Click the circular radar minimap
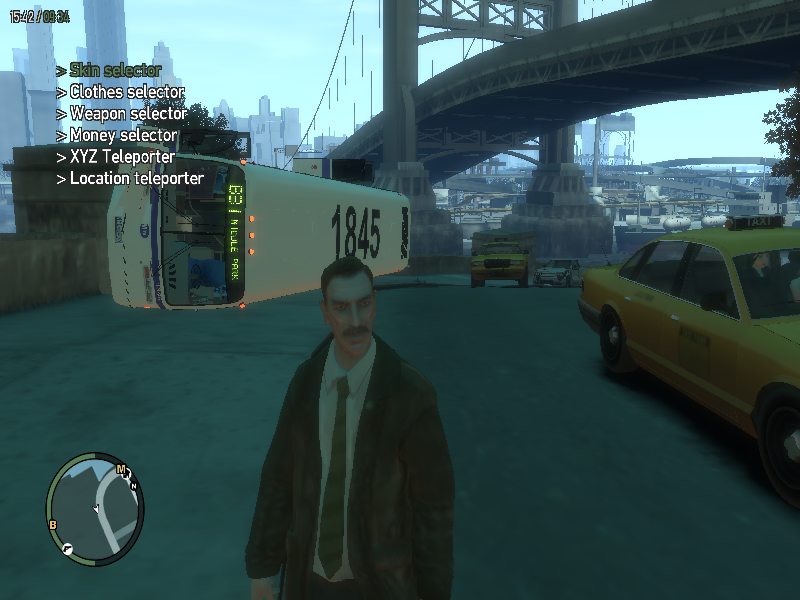This screenshot has height=600, width=800. [x=95, y=507]
